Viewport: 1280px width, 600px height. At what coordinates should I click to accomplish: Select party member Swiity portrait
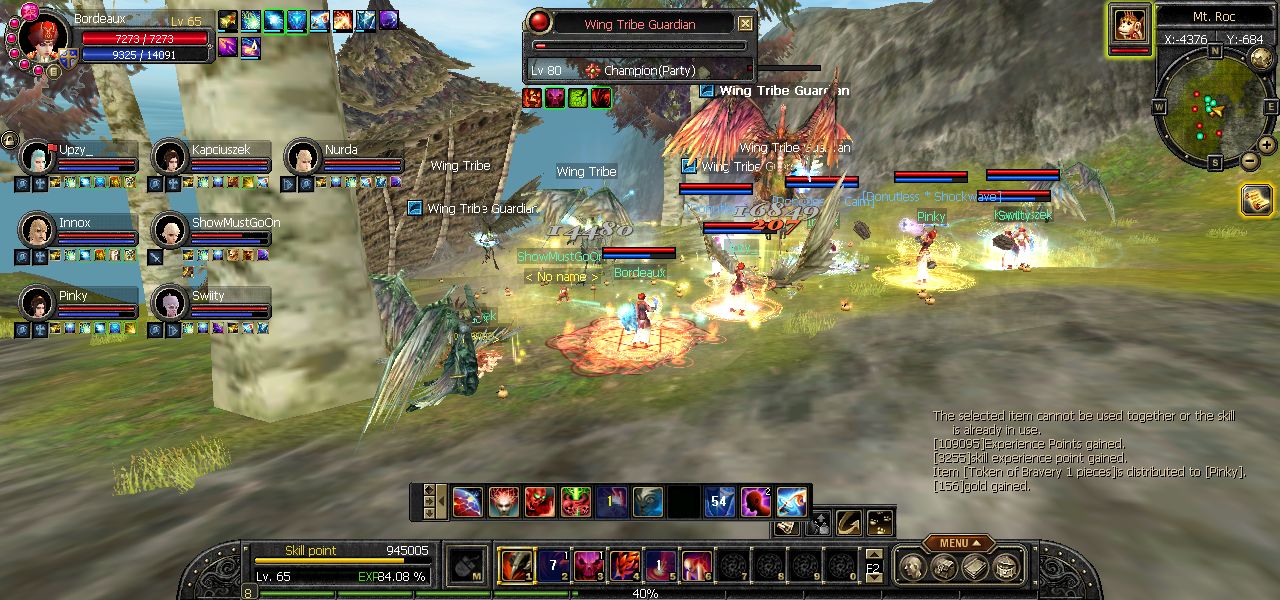click(x=170, y=304)
